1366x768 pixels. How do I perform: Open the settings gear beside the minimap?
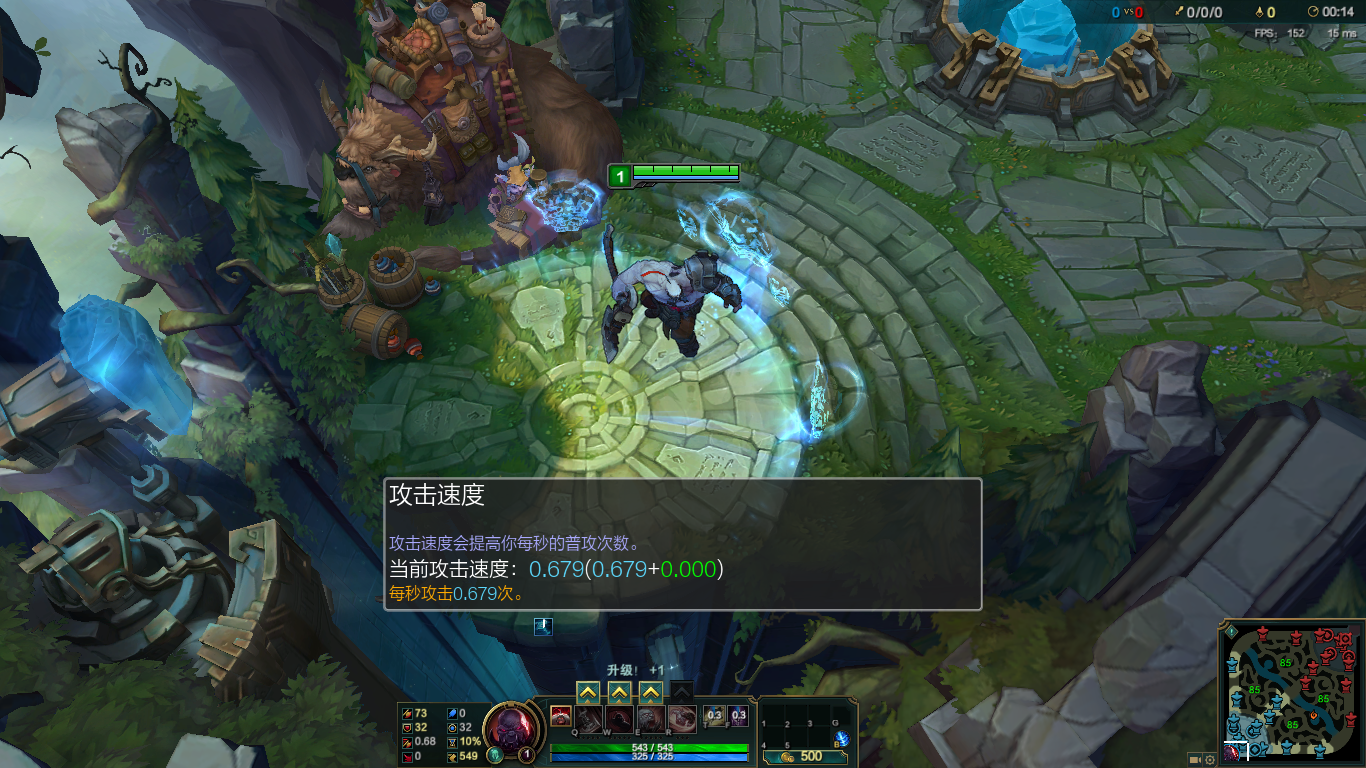pos(1209,758)
